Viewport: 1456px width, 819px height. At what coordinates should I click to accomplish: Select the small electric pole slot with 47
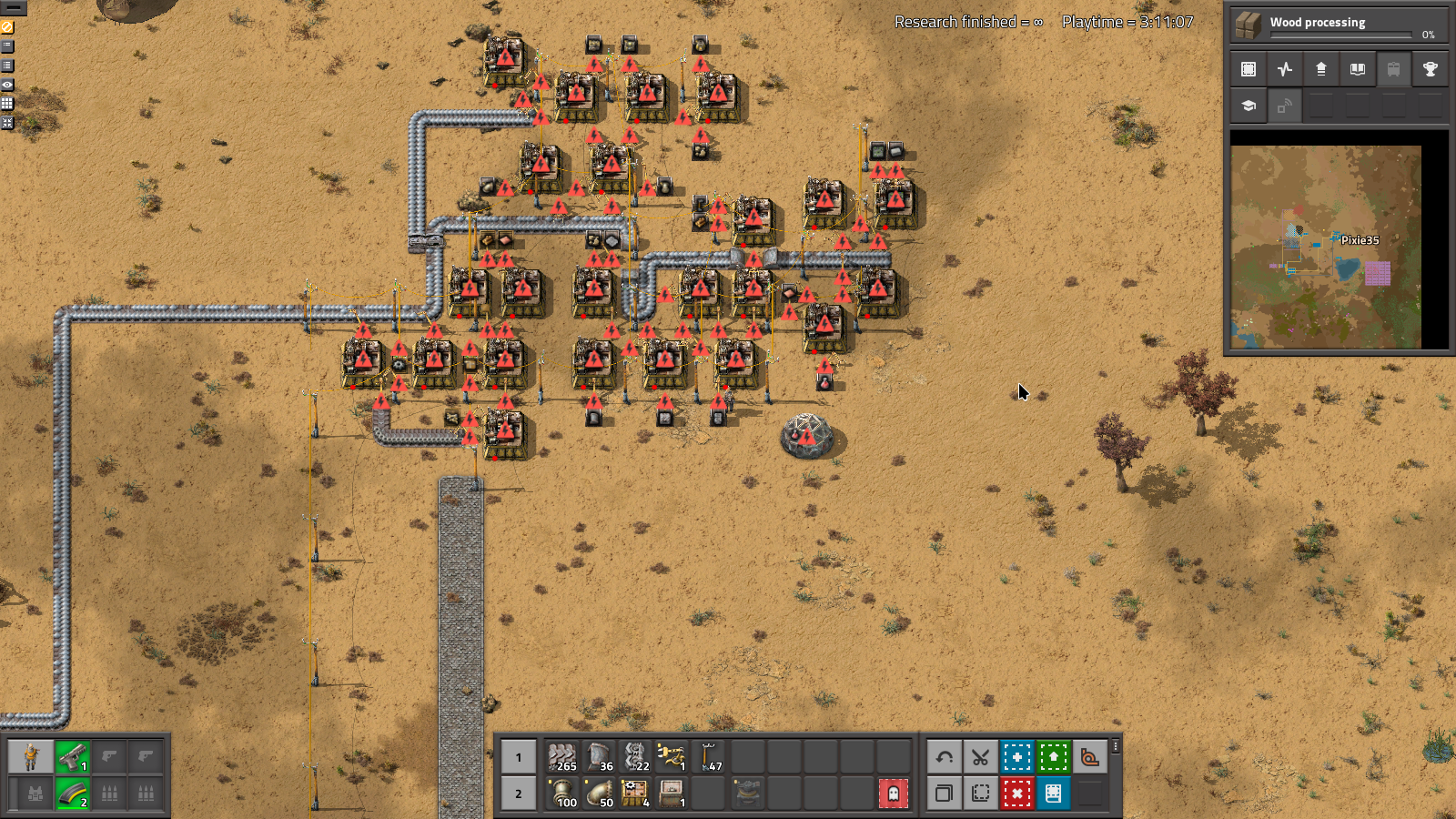pos(710,757)
